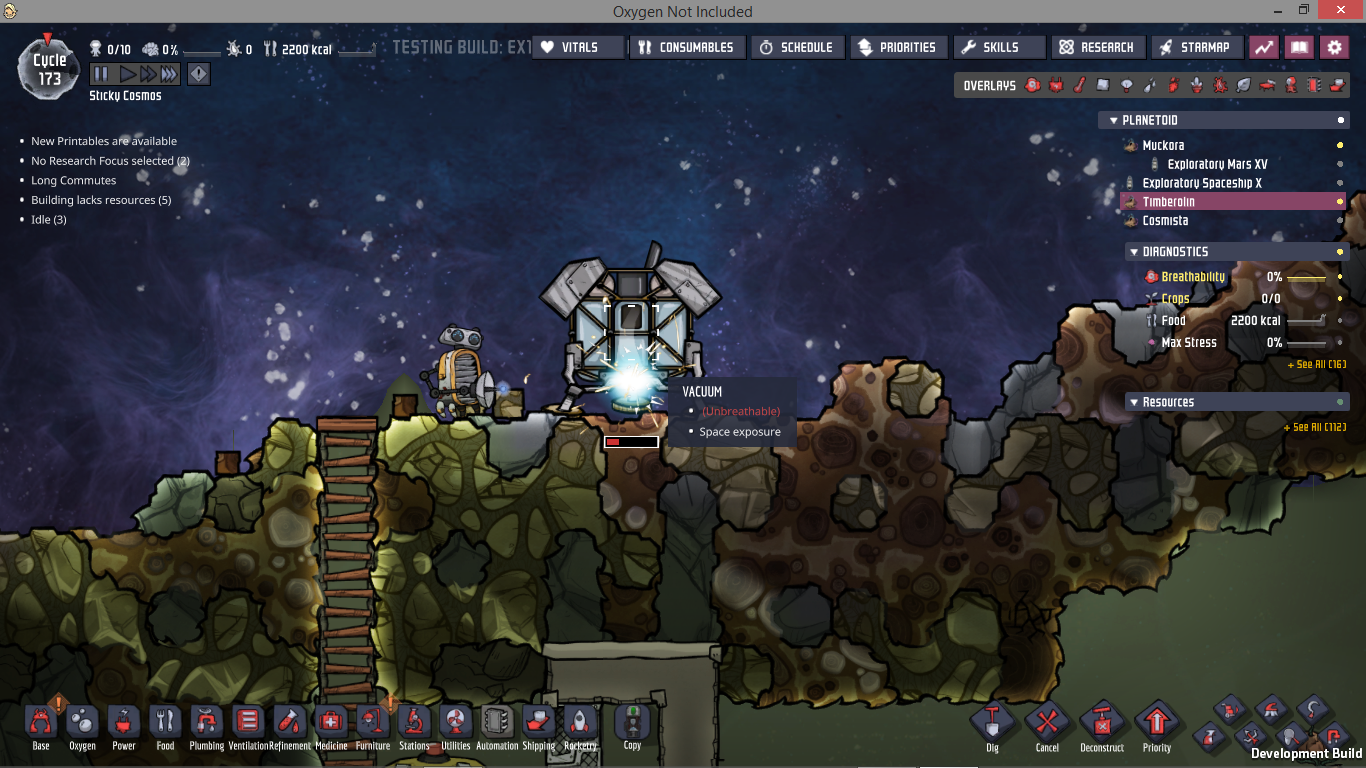Open the Research tree
The image size is (1366, 768).
click(x=1097, y=47)
